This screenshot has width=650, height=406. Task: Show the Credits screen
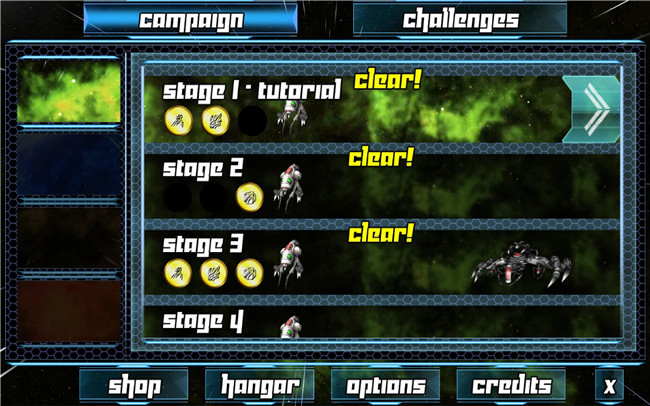[511, 386]
